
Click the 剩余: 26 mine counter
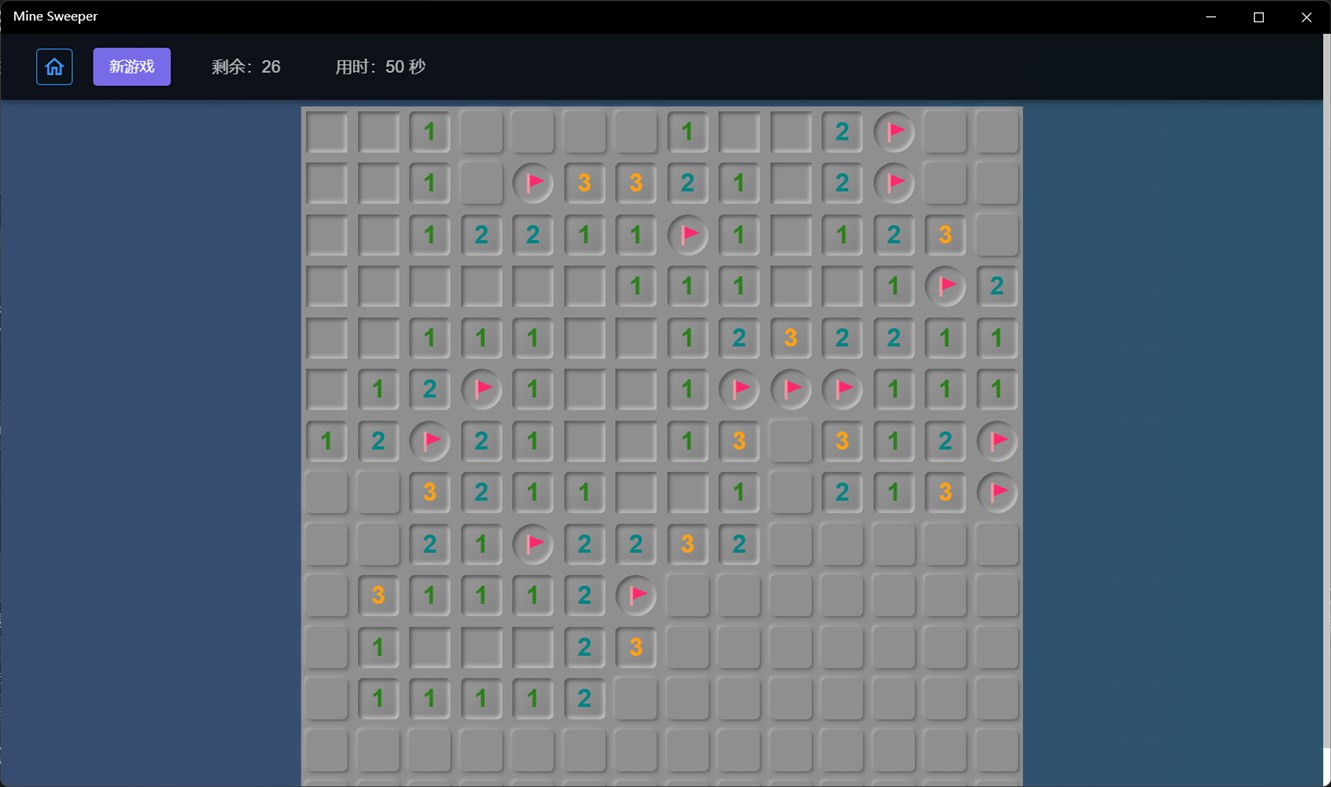click(247, 67)
